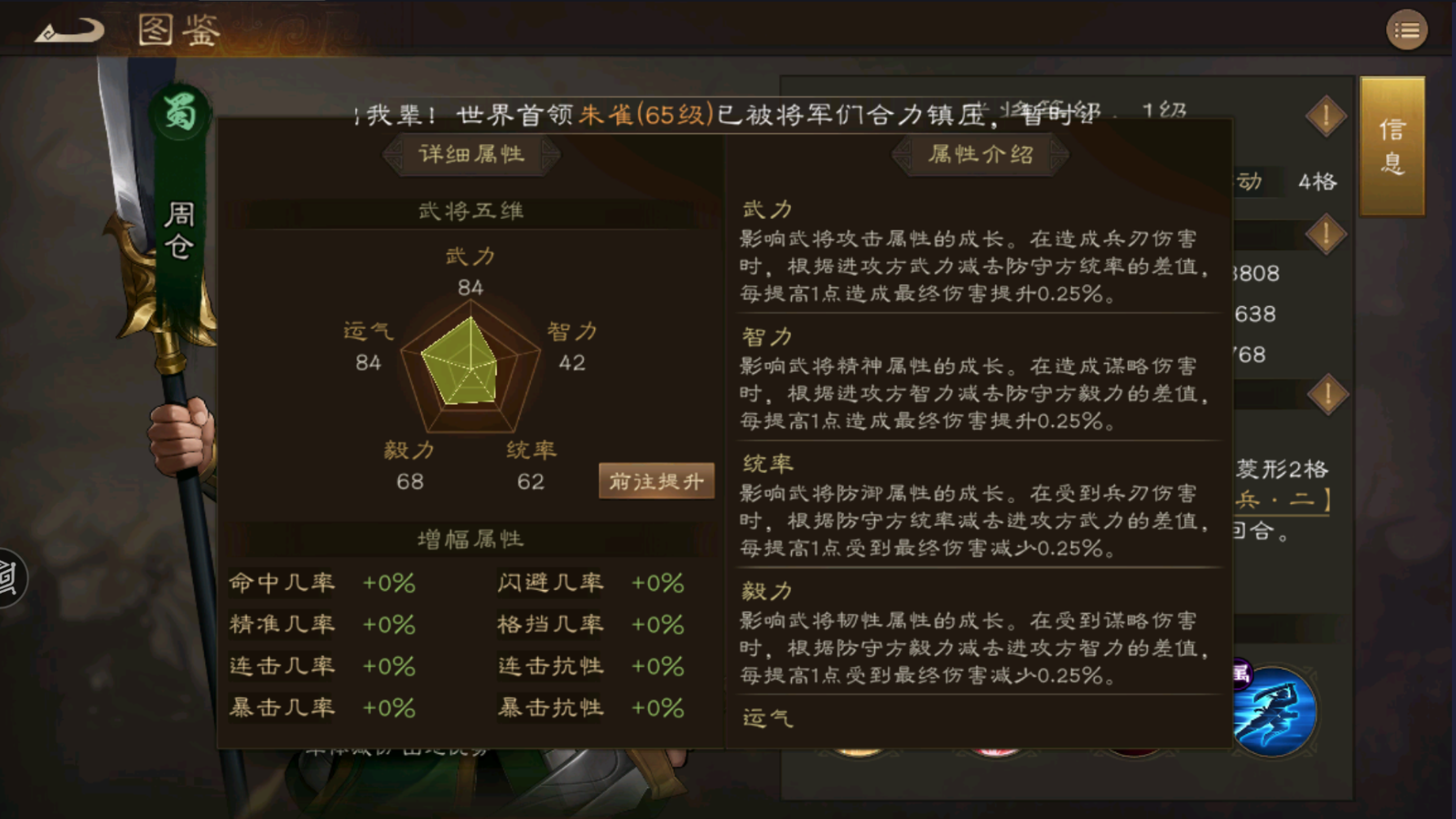Open the list menu at top right
The height and width of the screenshot is (819, 1456).
point(1406,28)
